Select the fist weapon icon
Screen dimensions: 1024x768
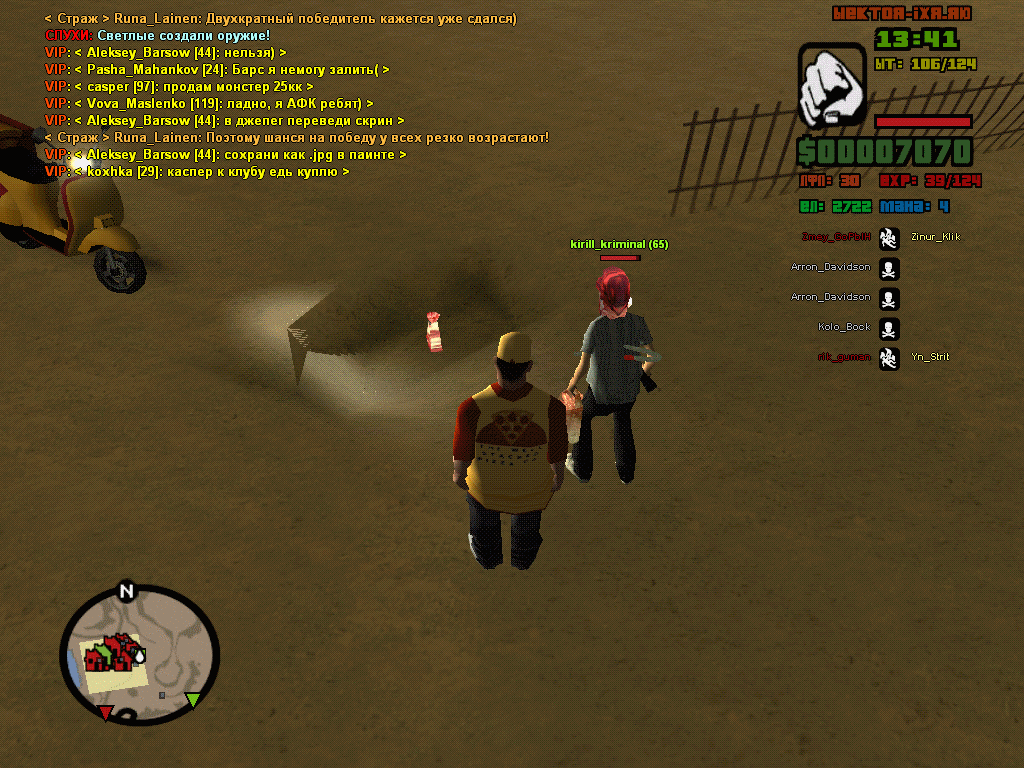tap(832, 85)
